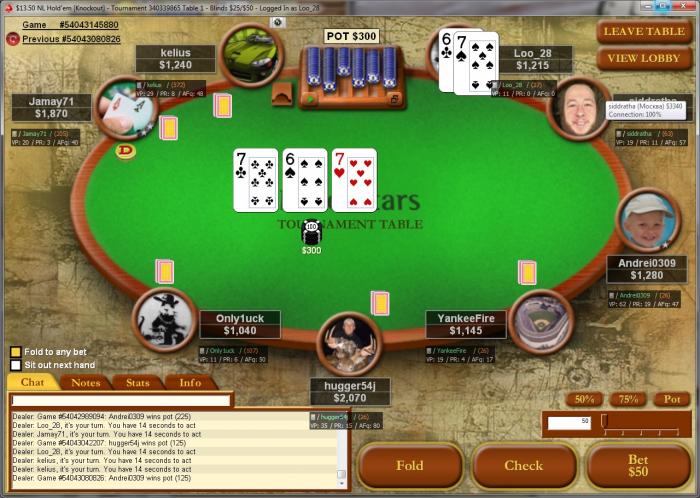The image size is (700, 498).
Task: Fold the current hand
Action: coord(410,466)
